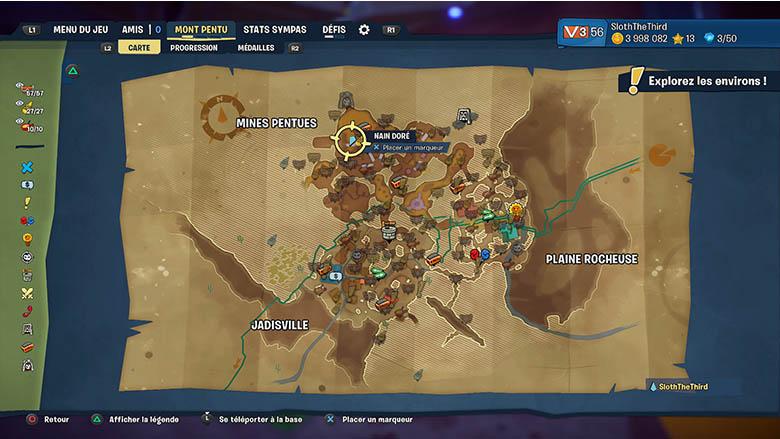This screenshot has height=439, width=780.
Task: Select the red and blue balloons map marker
Action: 479,255
